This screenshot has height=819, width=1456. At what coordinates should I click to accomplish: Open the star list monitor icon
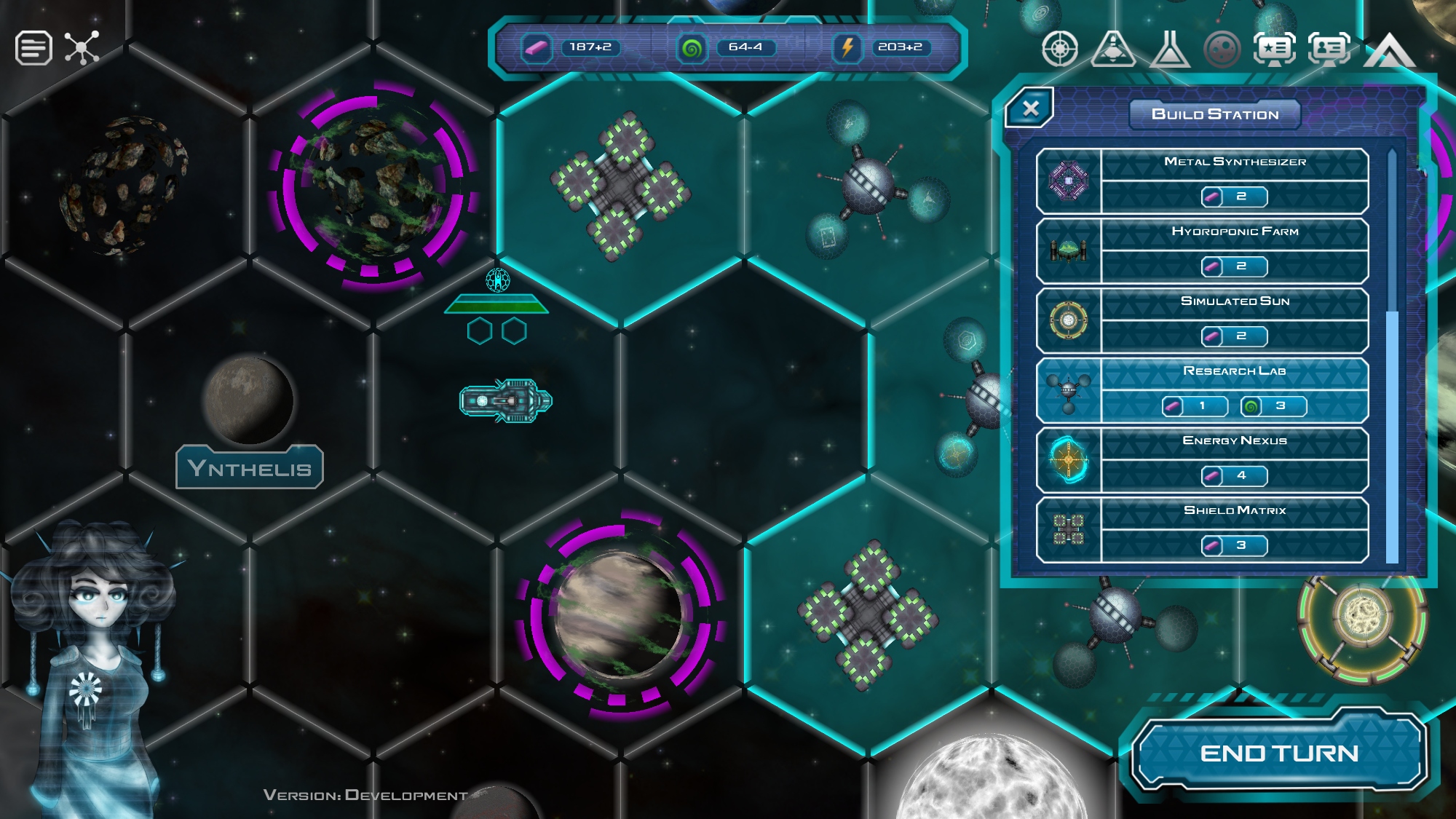(1275, 50)
